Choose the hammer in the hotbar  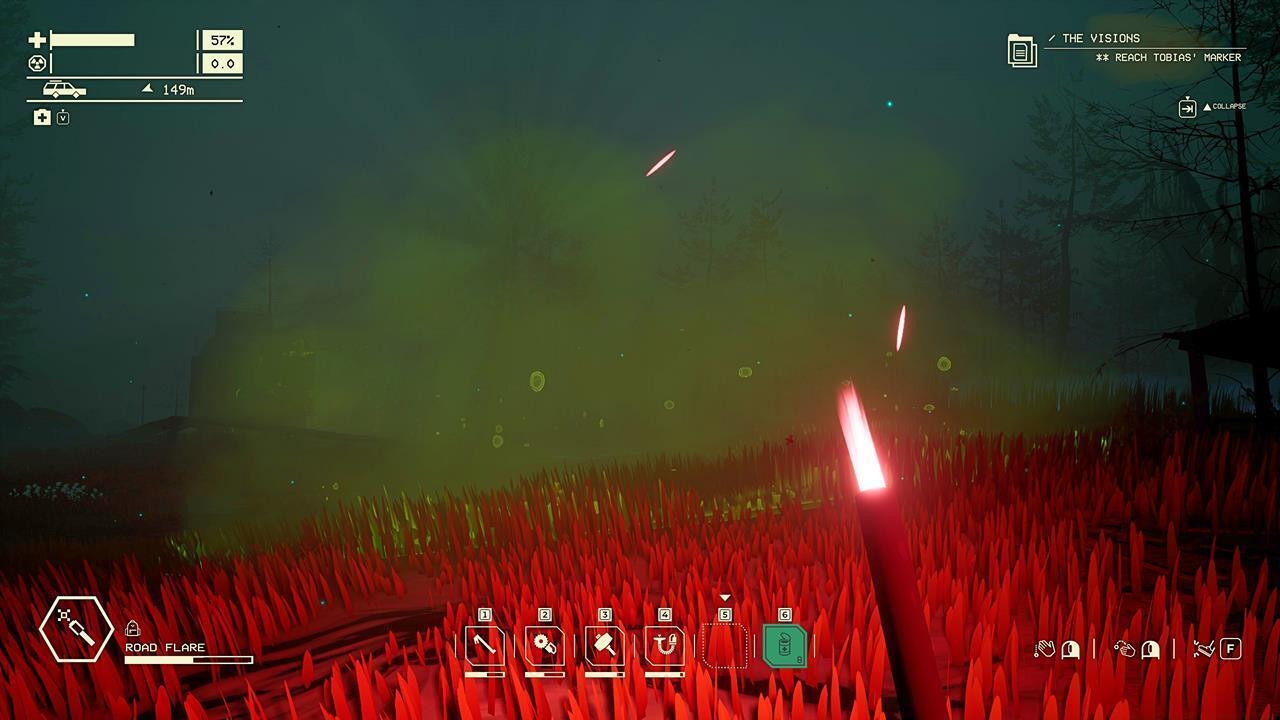click(x=605, y=645)
